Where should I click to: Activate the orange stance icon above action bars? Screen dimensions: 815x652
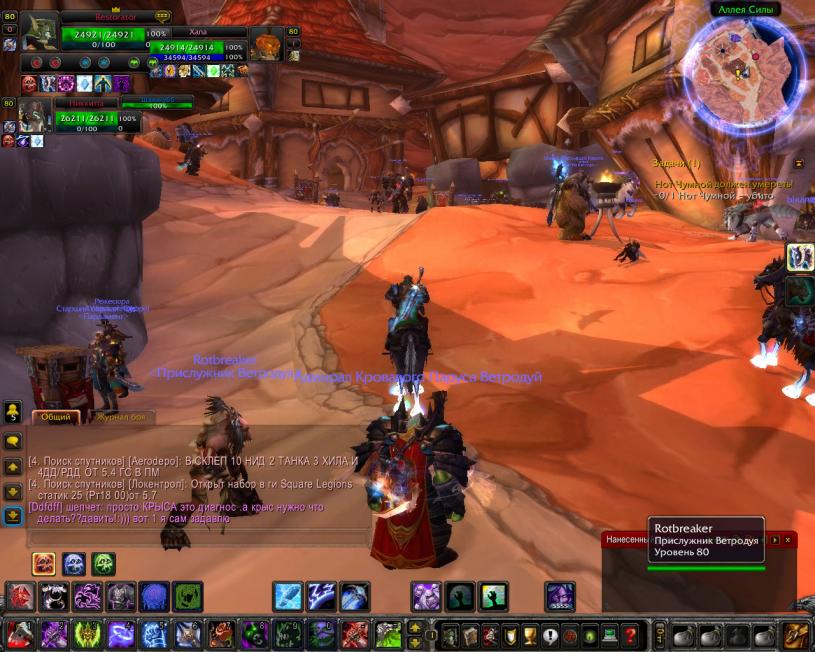[x=44, y=564]
